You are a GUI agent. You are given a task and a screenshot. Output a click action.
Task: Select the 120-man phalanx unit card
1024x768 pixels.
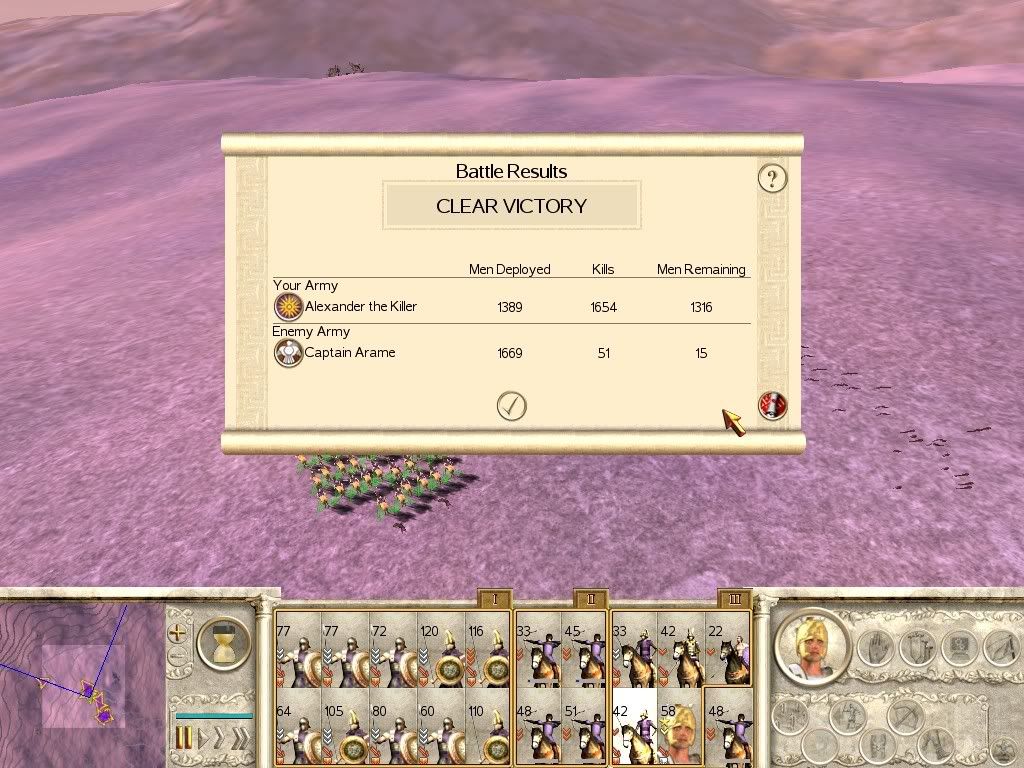pyautogui.click(x=440, y=649)
